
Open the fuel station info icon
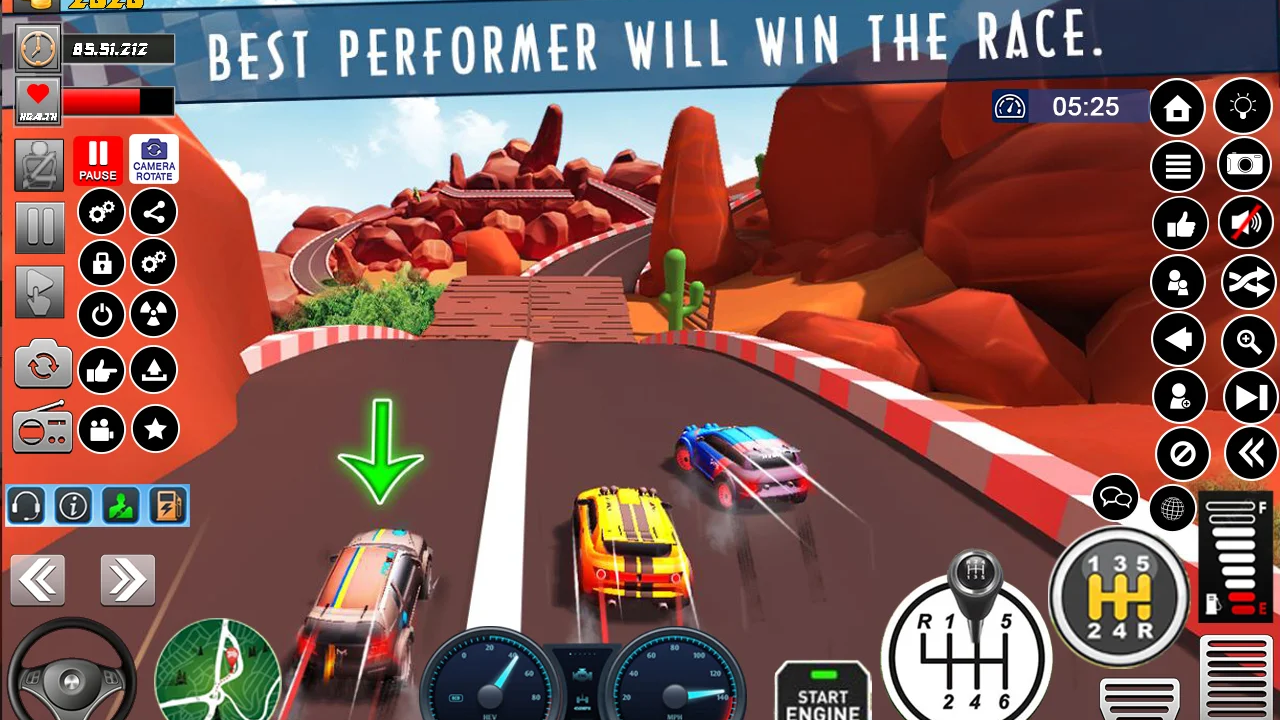pyautogui.click(x=167, y=505)
